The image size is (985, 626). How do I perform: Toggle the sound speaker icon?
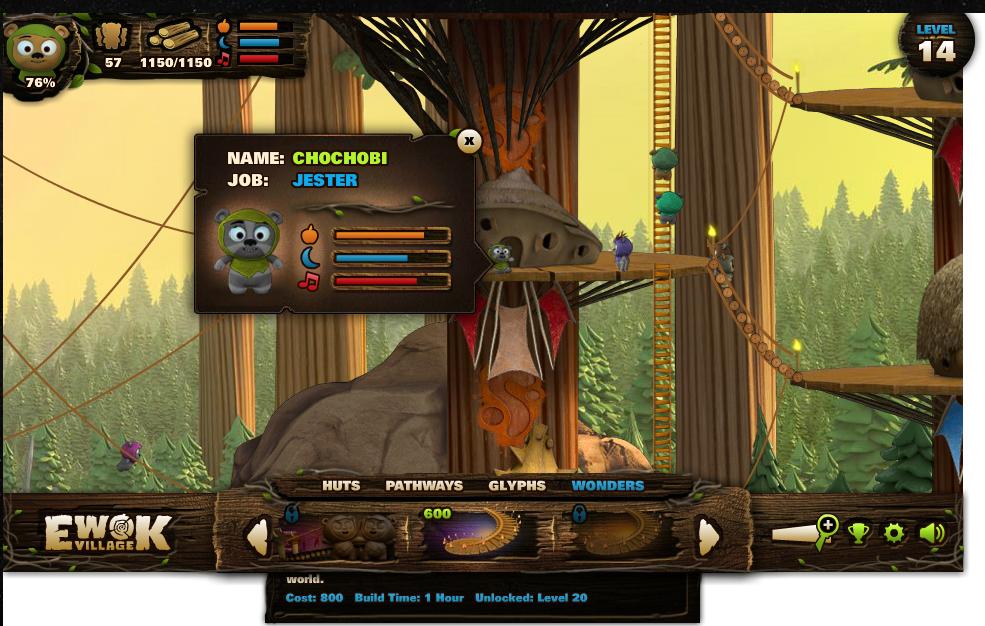[931, 533]
